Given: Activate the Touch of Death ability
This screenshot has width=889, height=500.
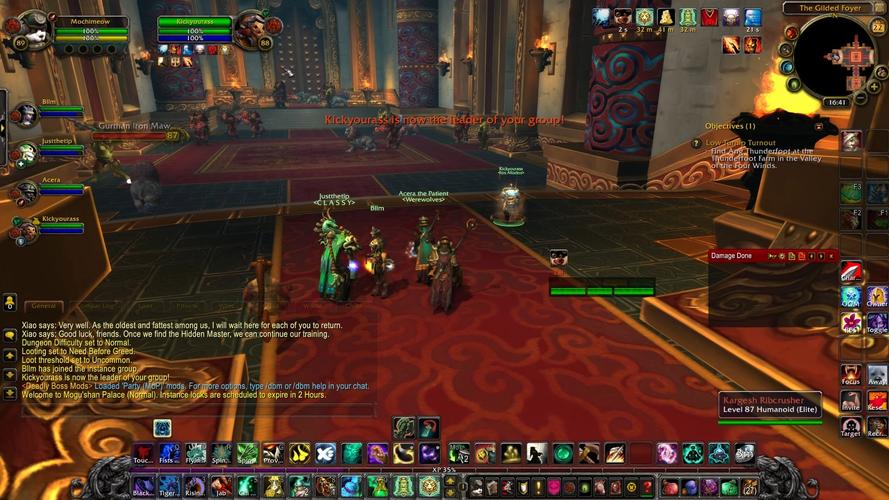Looking at the screenshot, I should pos(144,453).
